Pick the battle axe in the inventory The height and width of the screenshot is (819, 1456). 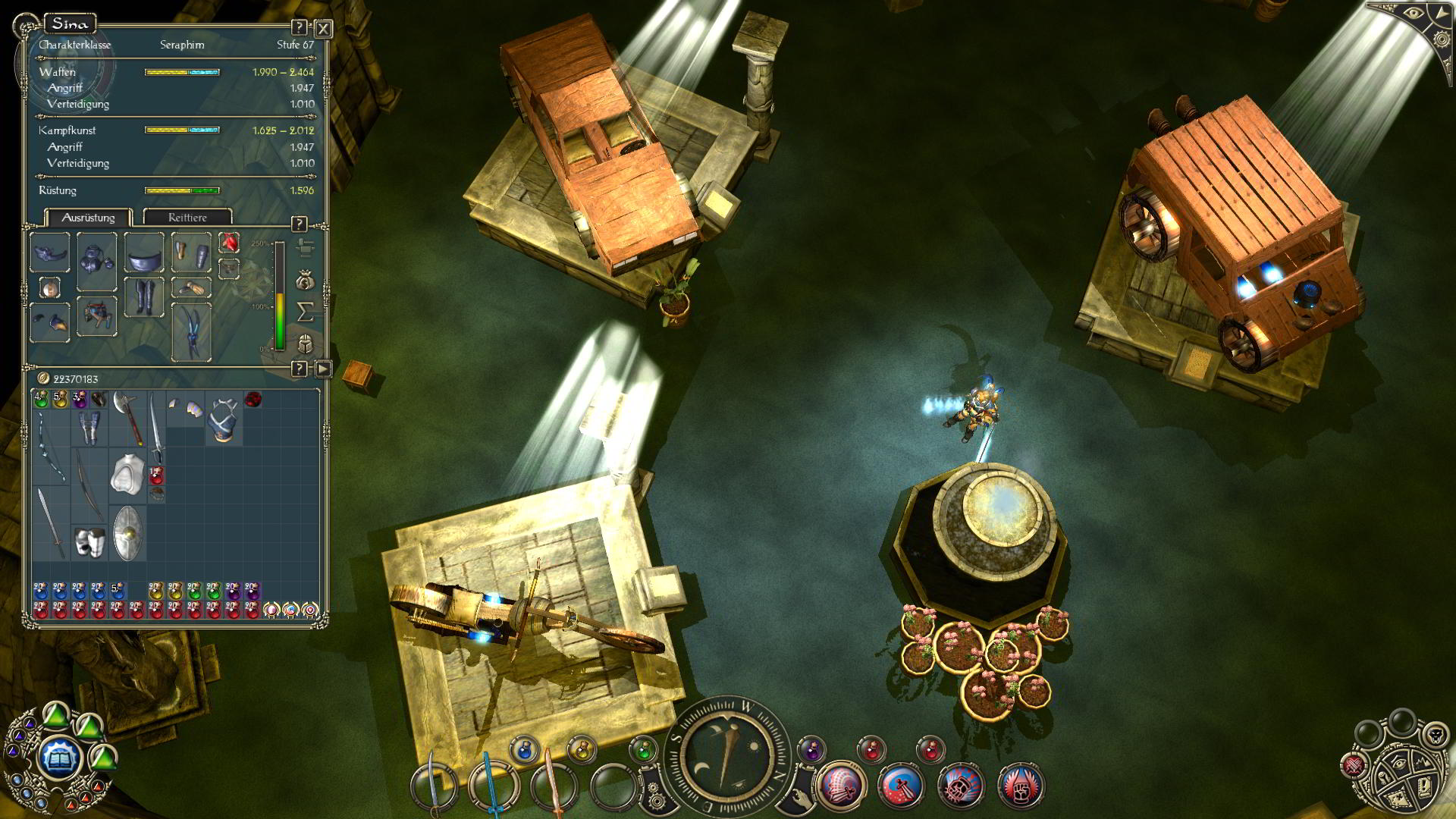coord(127,417)
